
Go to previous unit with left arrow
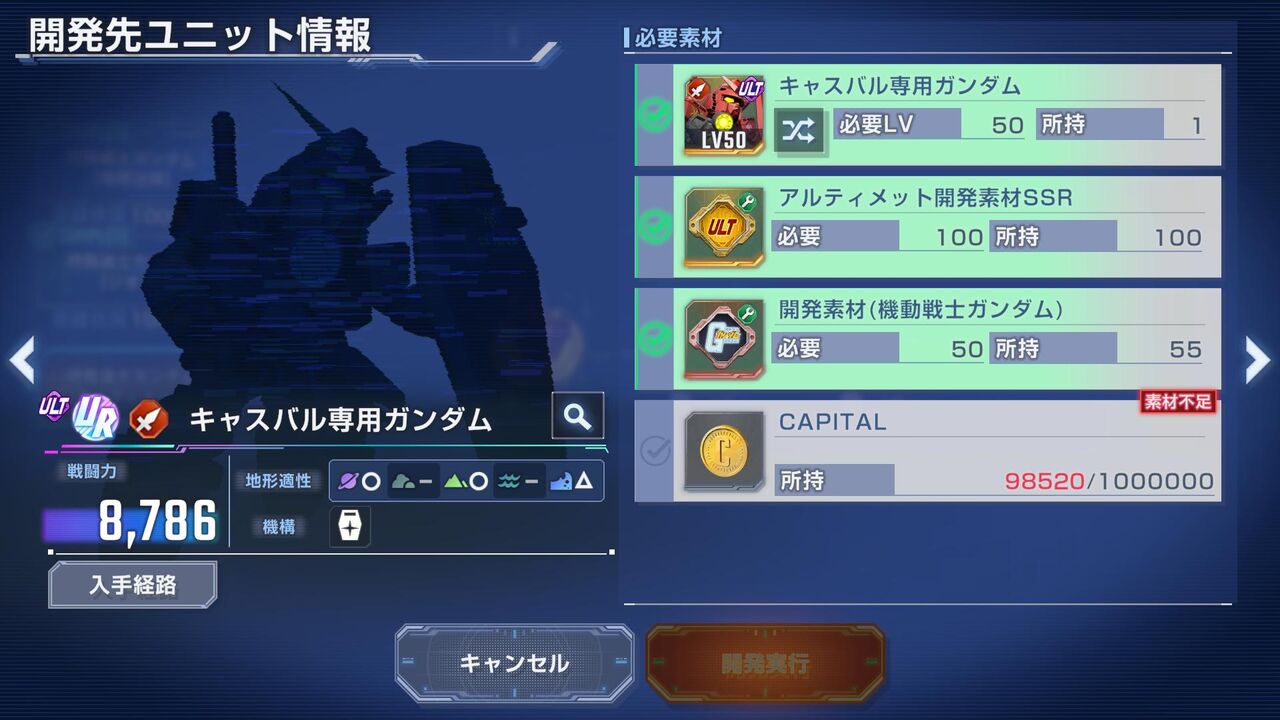pyautogui.click(x=22, y=360)
